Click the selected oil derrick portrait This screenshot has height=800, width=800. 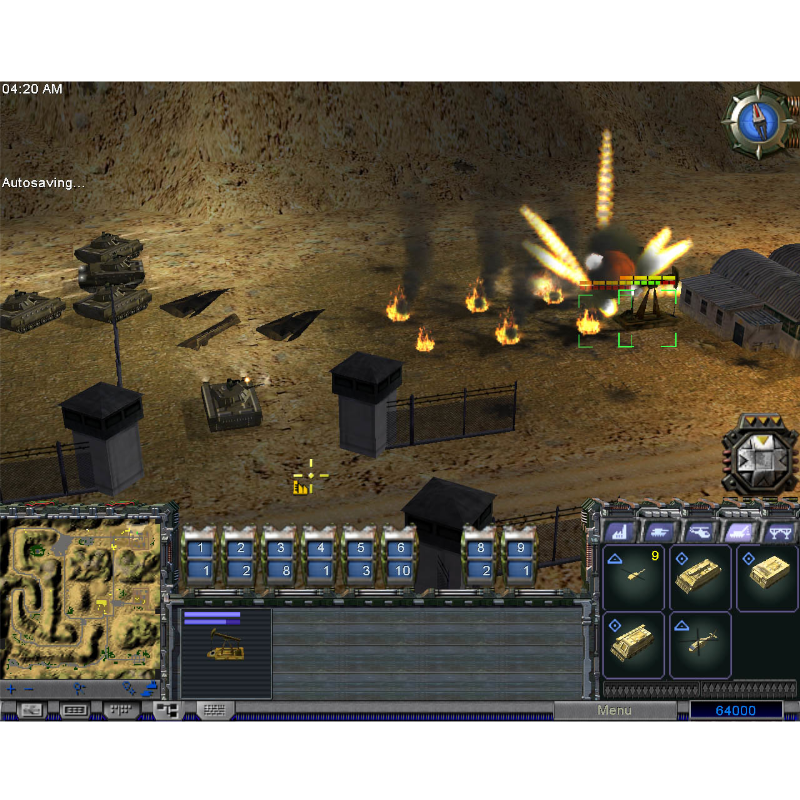(x=225, y=653)
